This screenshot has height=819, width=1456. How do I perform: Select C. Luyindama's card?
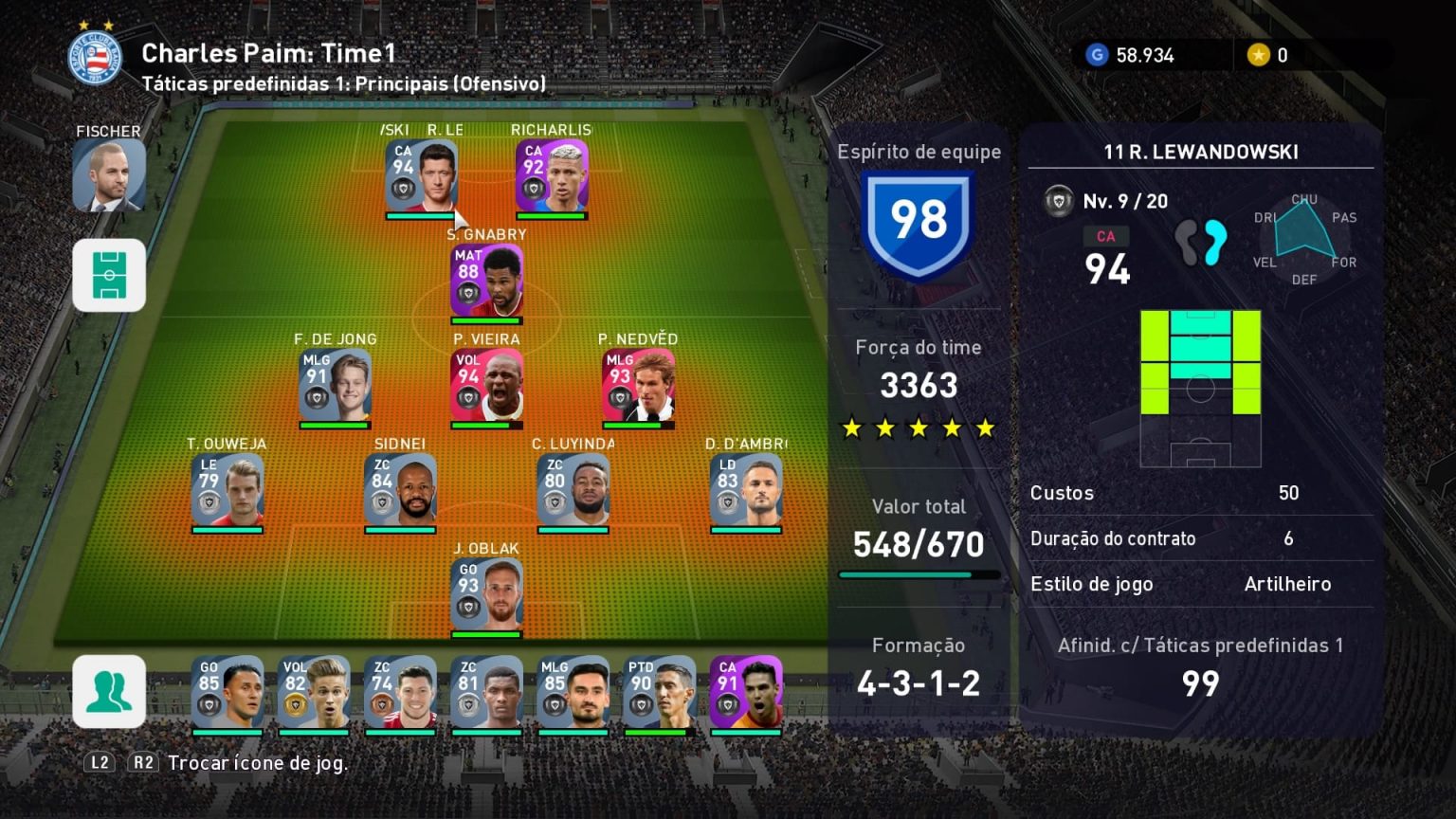(x=573, y=490)
